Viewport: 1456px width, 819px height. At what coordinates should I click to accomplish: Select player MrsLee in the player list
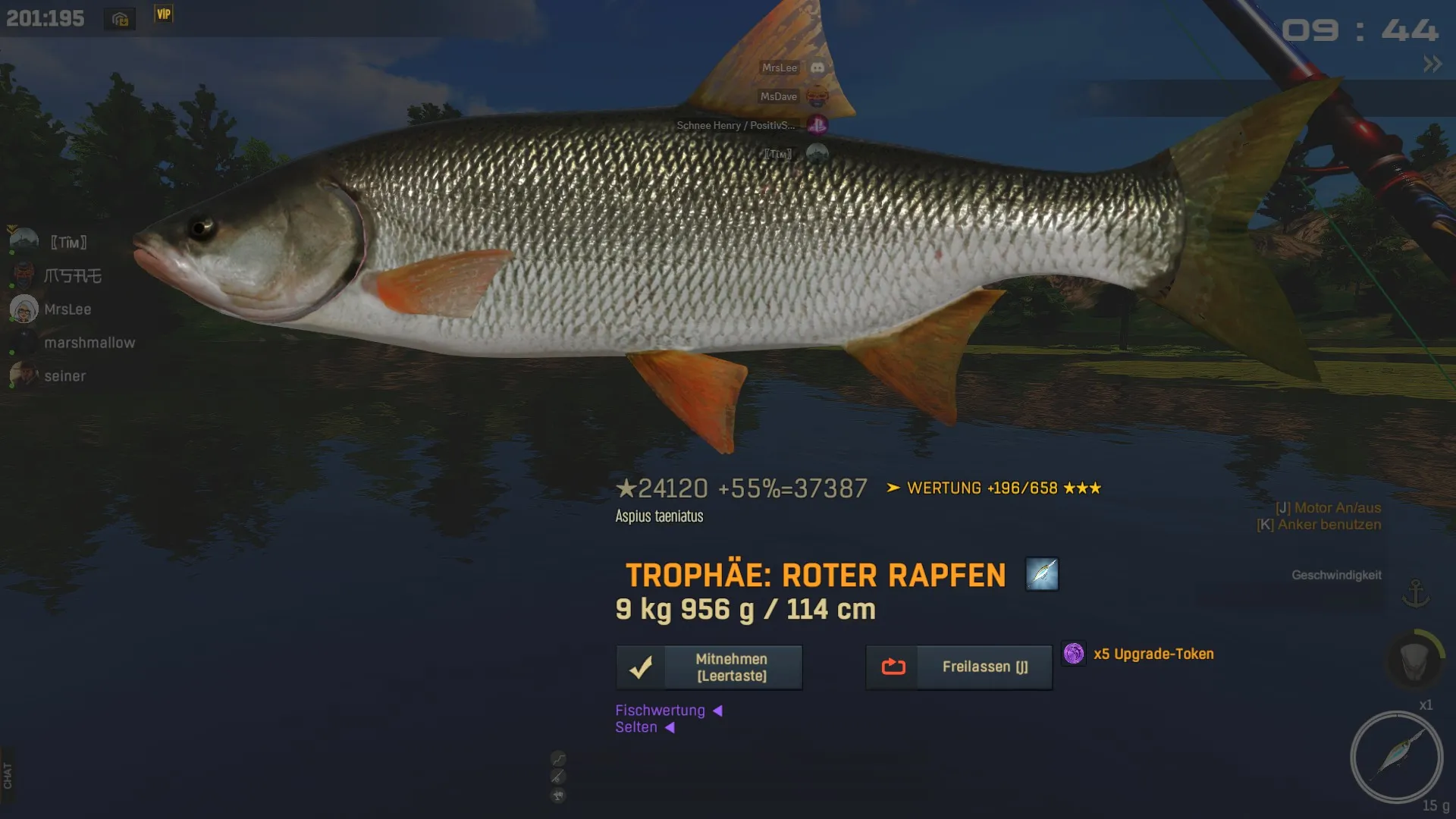tap(67, 309)
